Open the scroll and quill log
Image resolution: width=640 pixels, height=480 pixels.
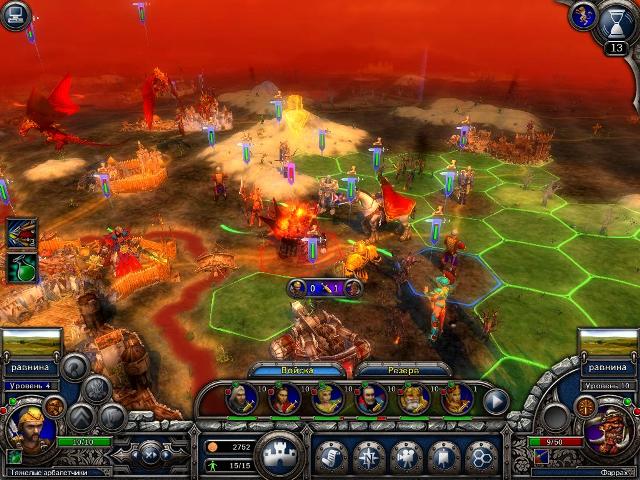[x=332, y=455]
